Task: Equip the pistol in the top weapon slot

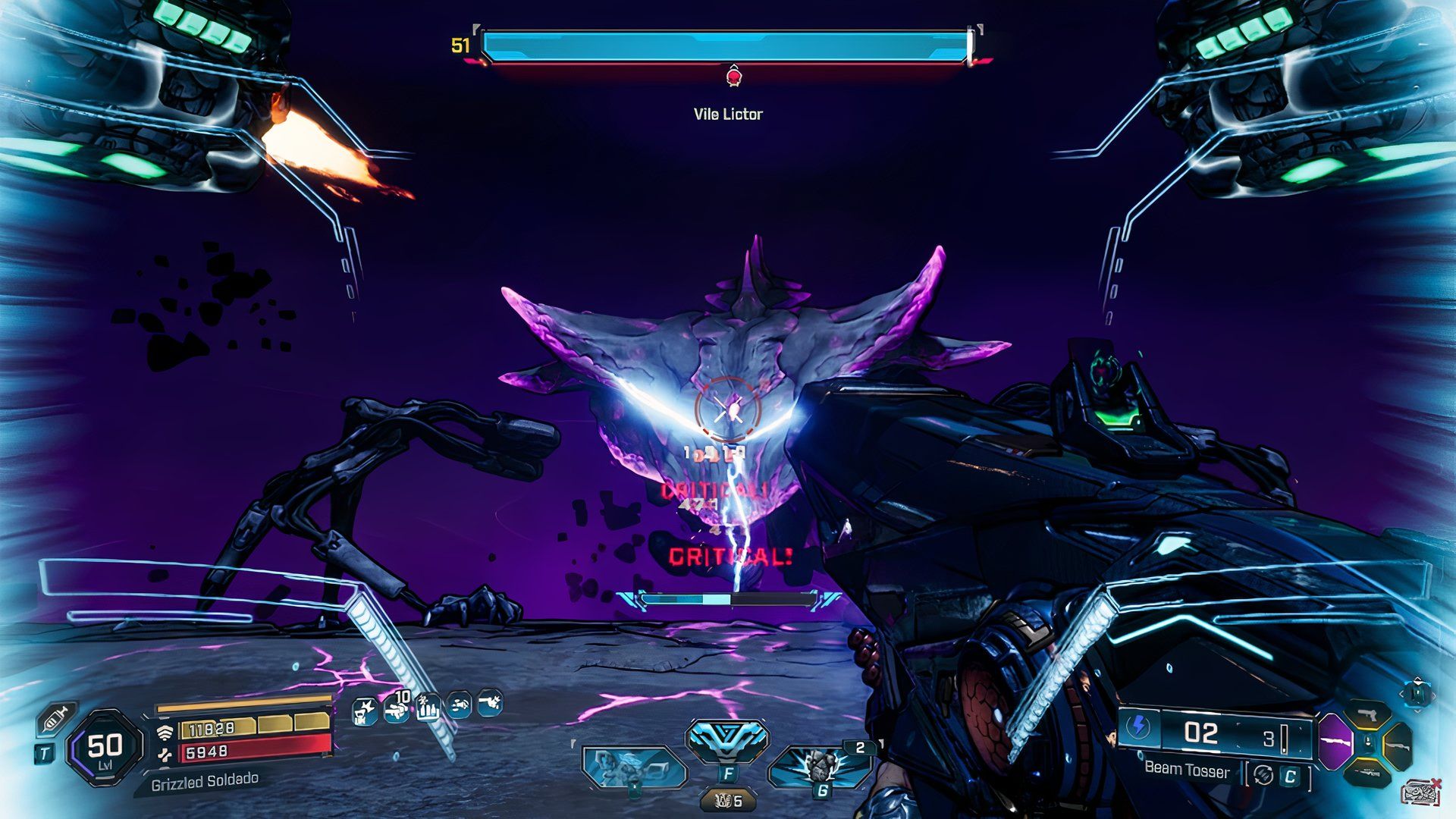Action: [x=1368, y=715]
